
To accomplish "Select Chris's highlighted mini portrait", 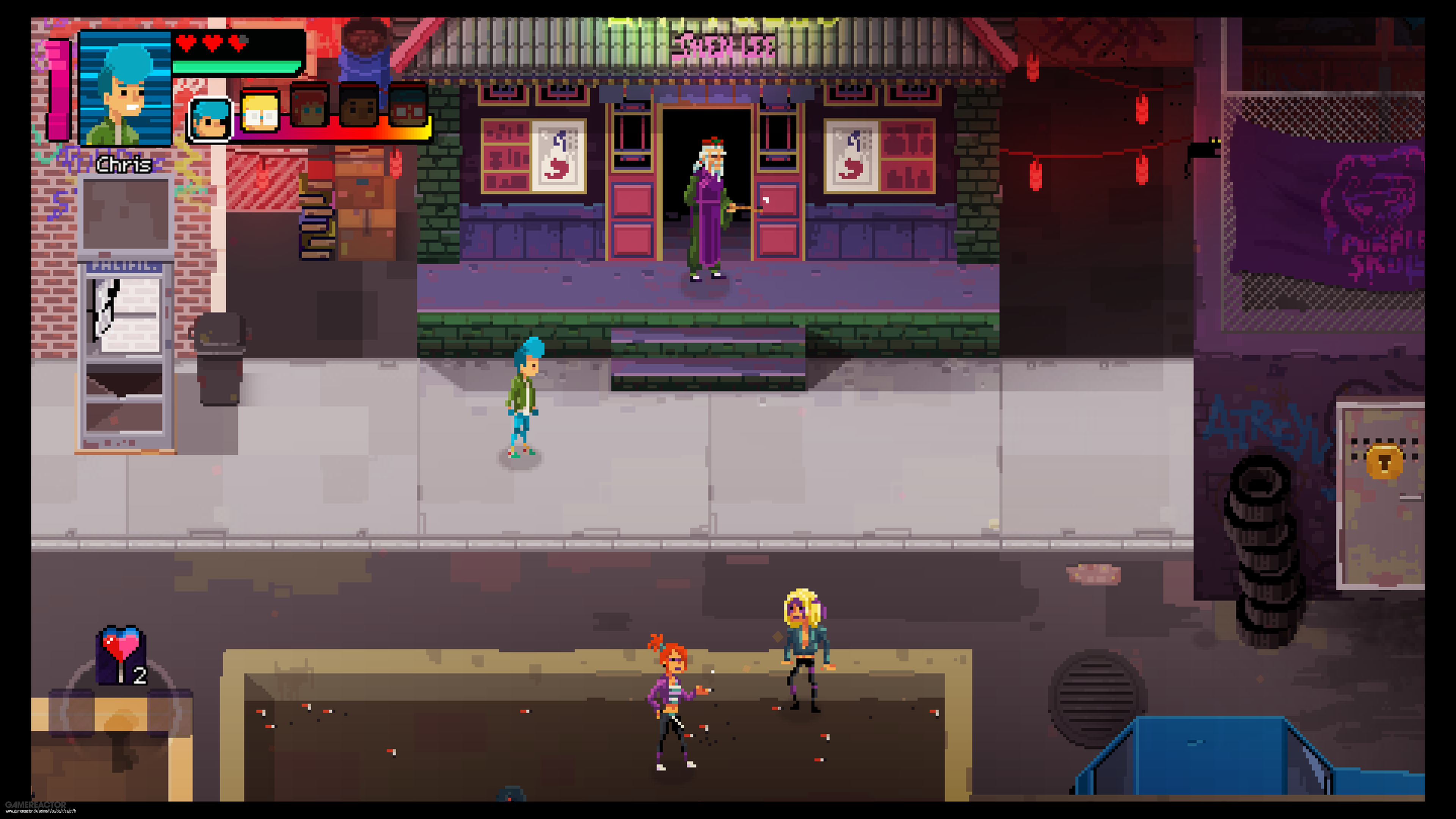I will tap(210, 119).
